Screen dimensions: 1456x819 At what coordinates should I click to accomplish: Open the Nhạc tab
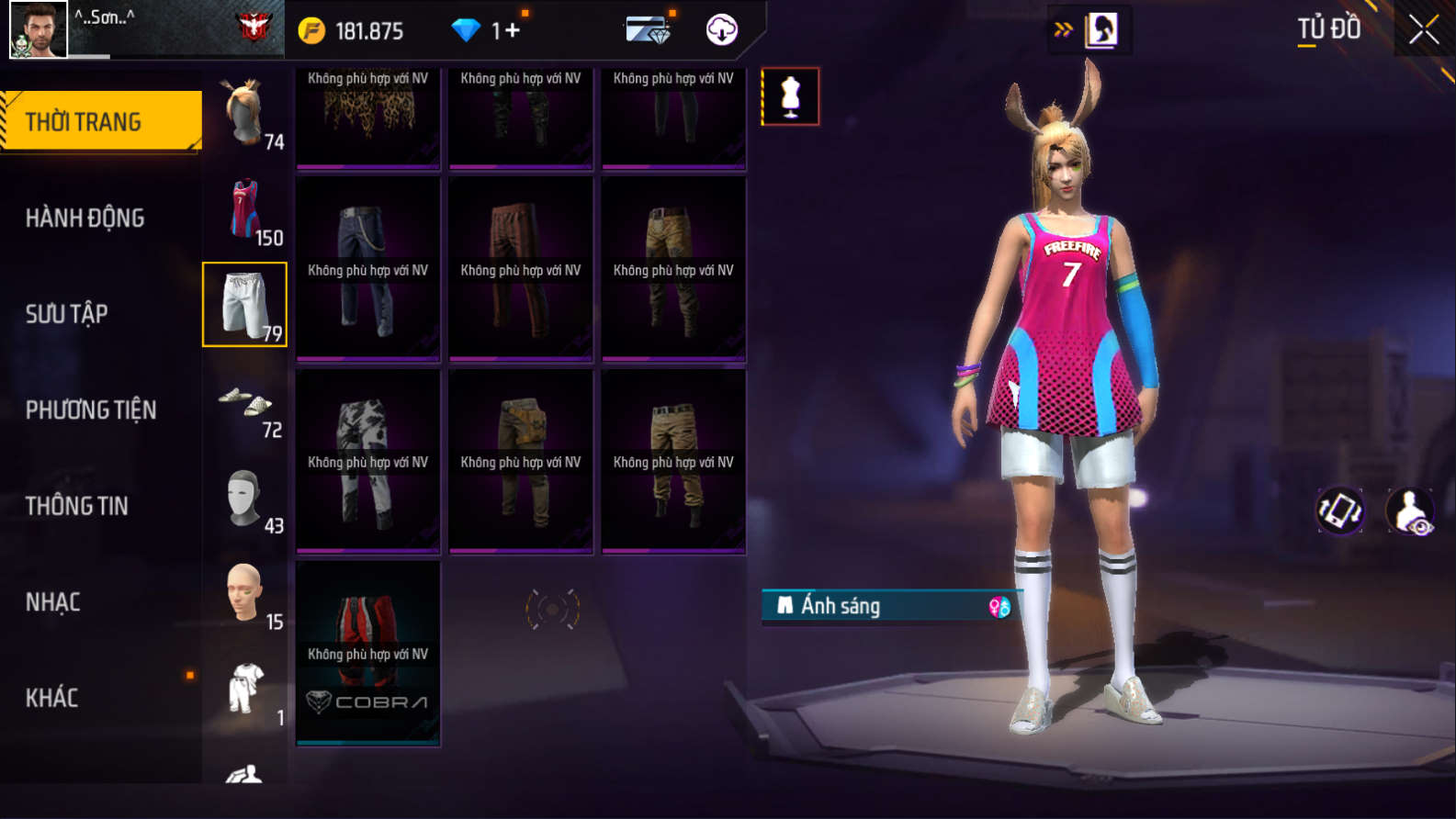point(53,602)
